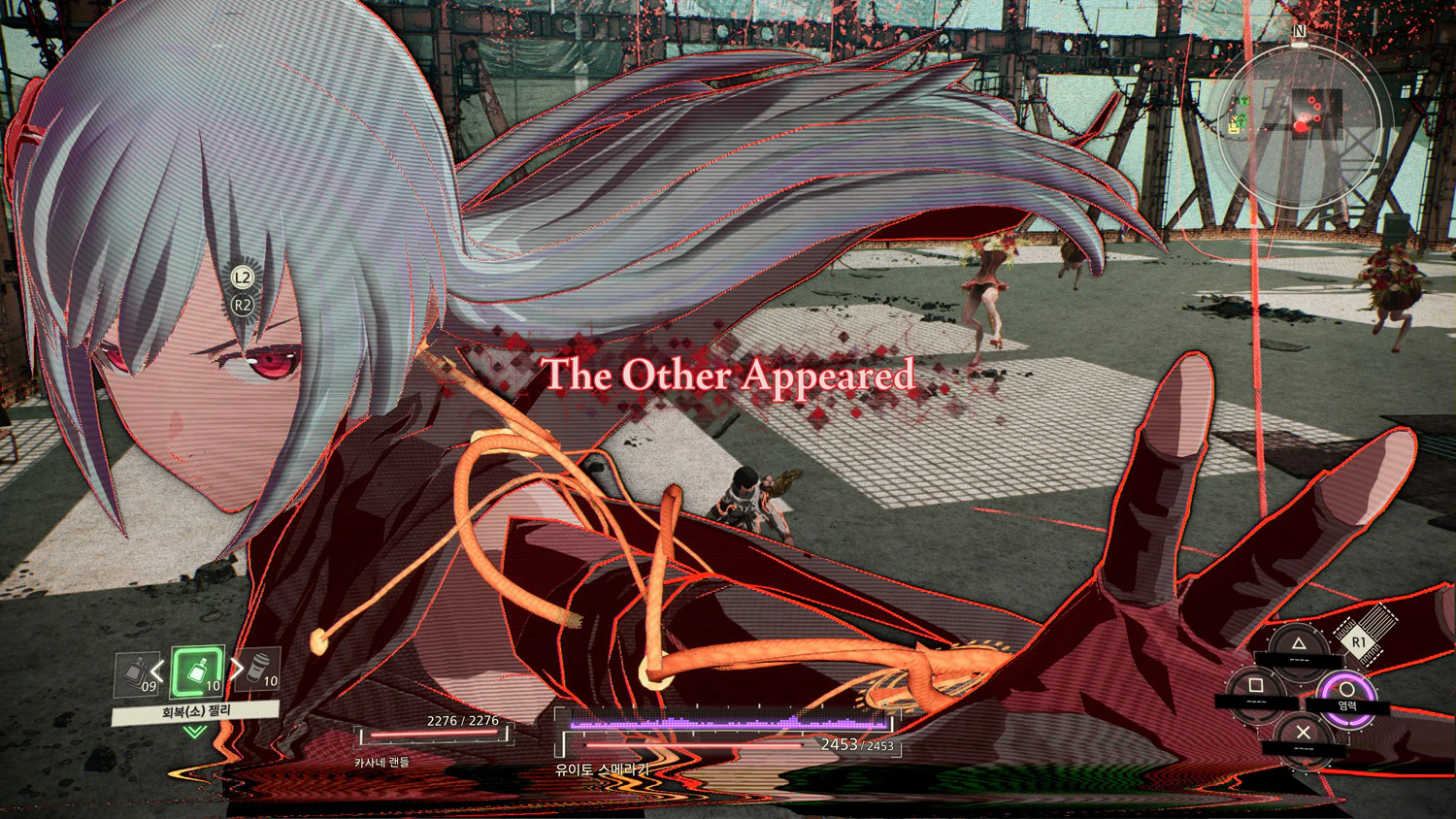
Task: Activate the purple psychokinesis skill ring
Action: tap(1346, 691)
